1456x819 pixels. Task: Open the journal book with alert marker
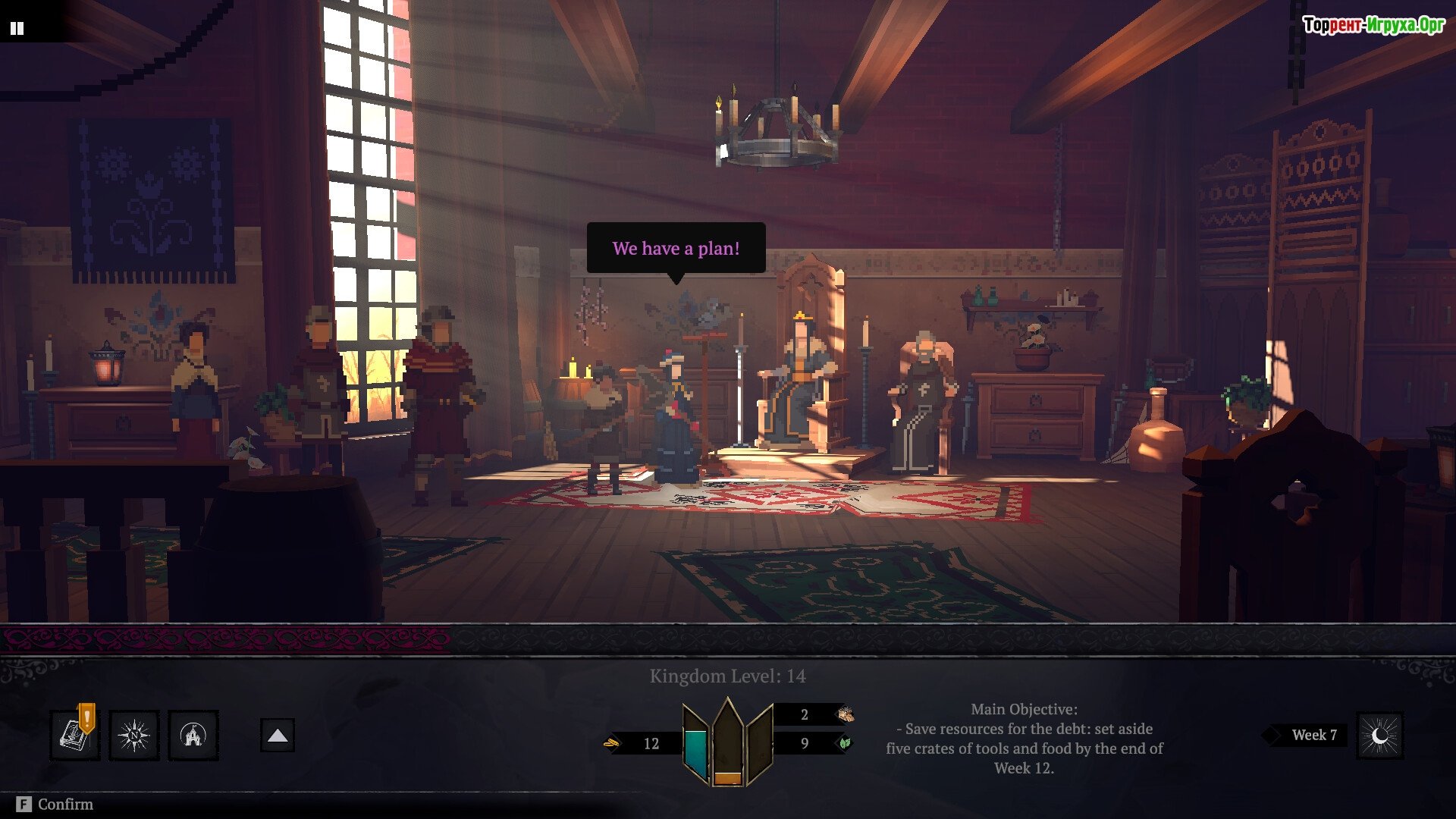tap(74, 735)
